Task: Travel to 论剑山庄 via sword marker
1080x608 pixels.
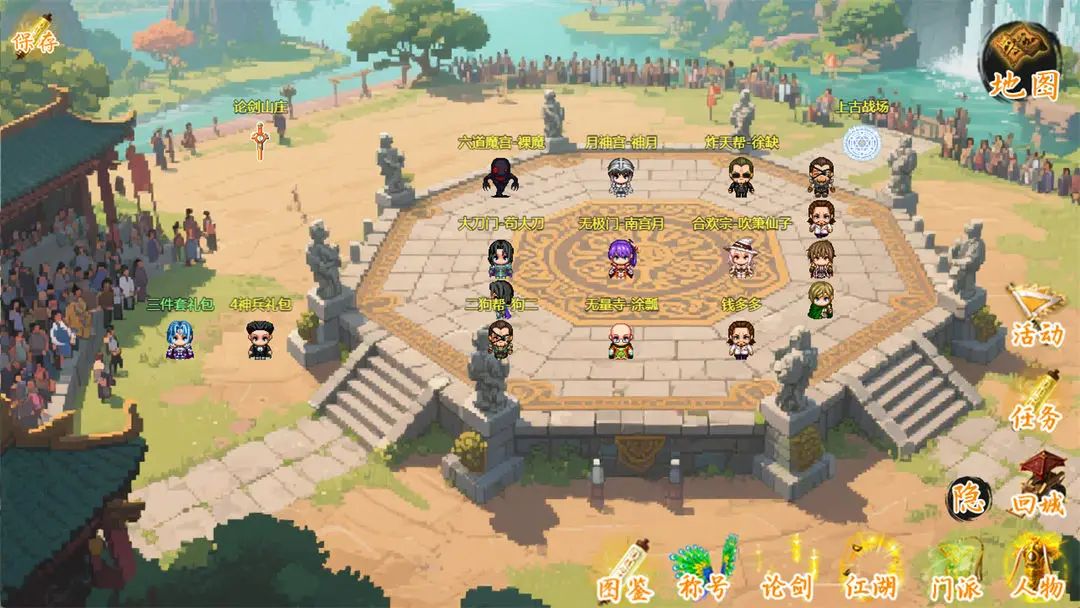Action: pos(260,138)
